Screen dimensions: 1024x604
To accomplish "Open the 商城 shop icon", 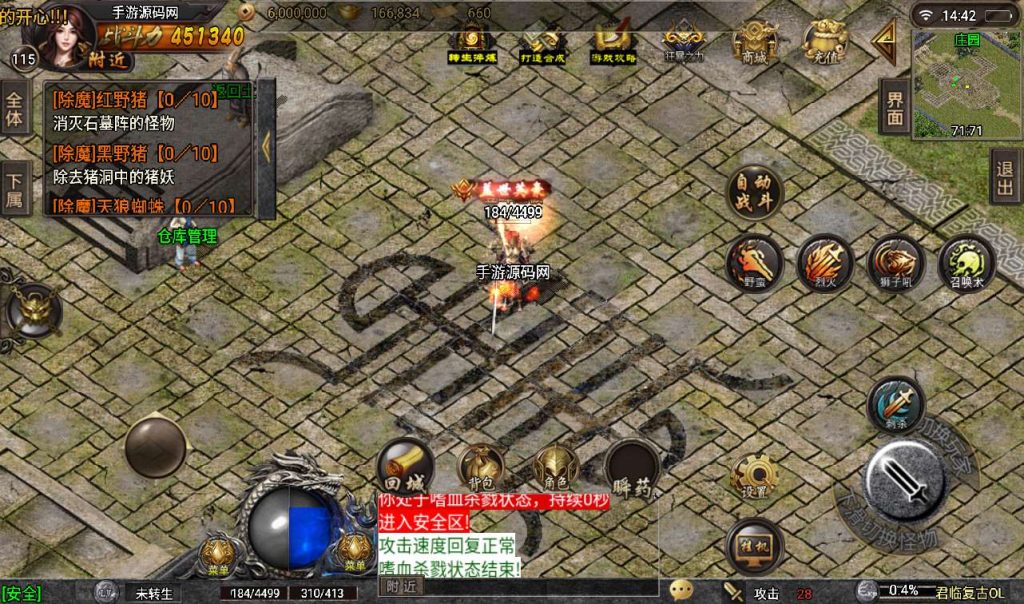I will [753, 42].
